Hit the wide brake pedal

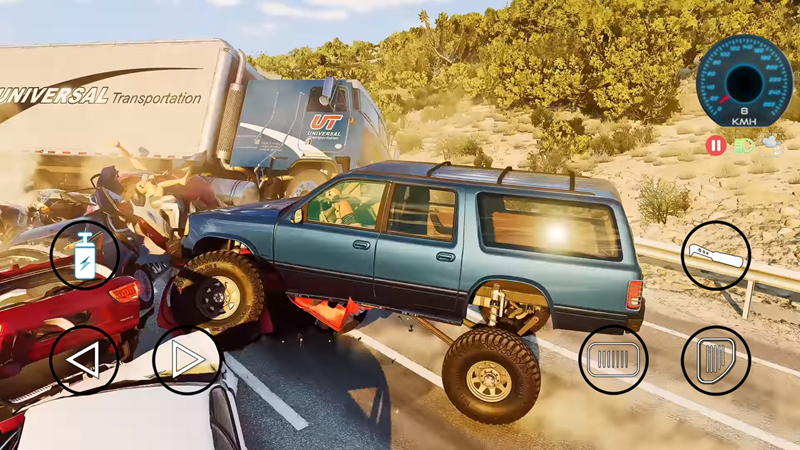[x=613, y=358]
